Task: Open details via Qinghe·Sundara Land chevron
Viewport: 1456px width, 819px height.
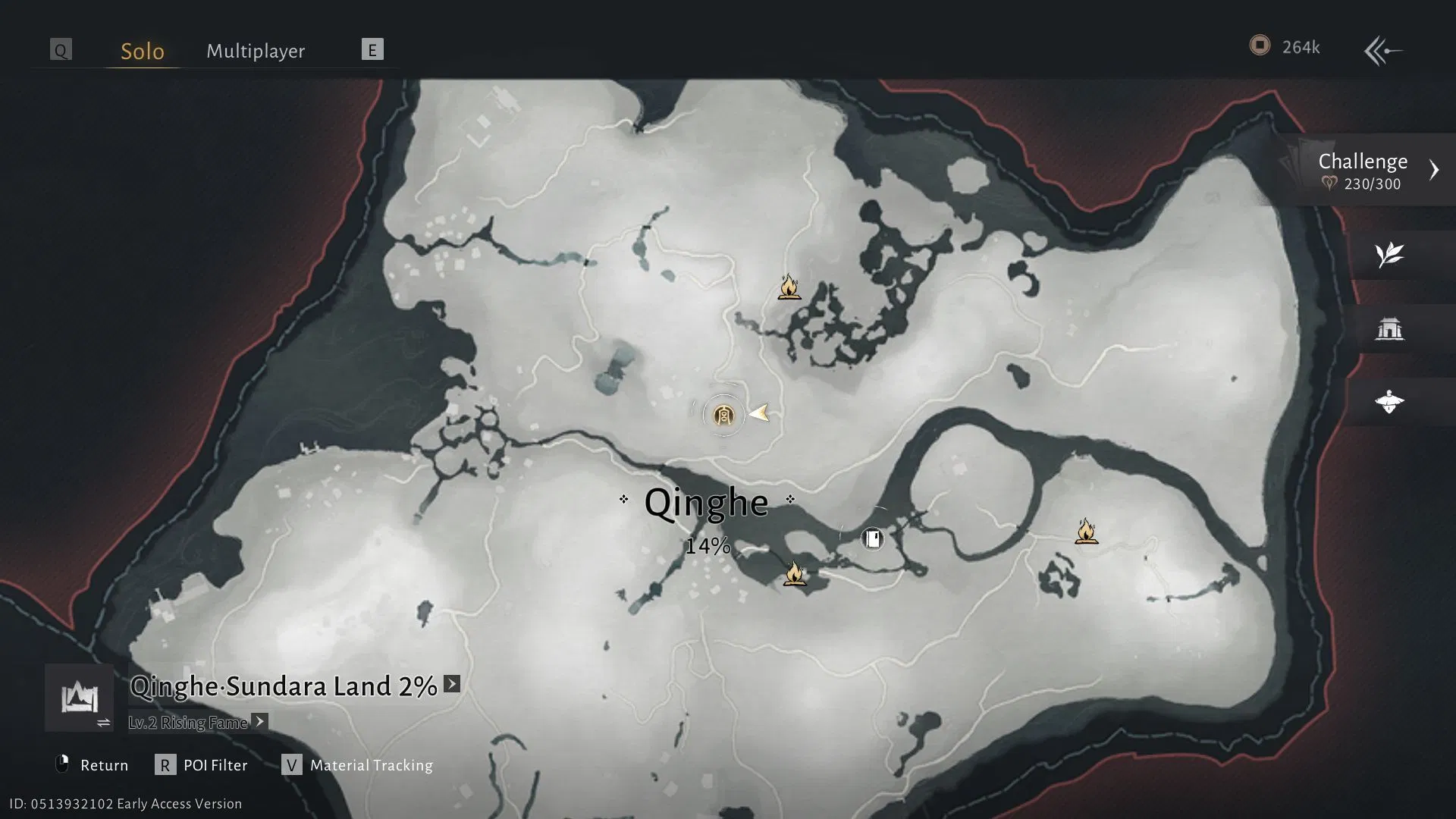Action: coord(450,683)
